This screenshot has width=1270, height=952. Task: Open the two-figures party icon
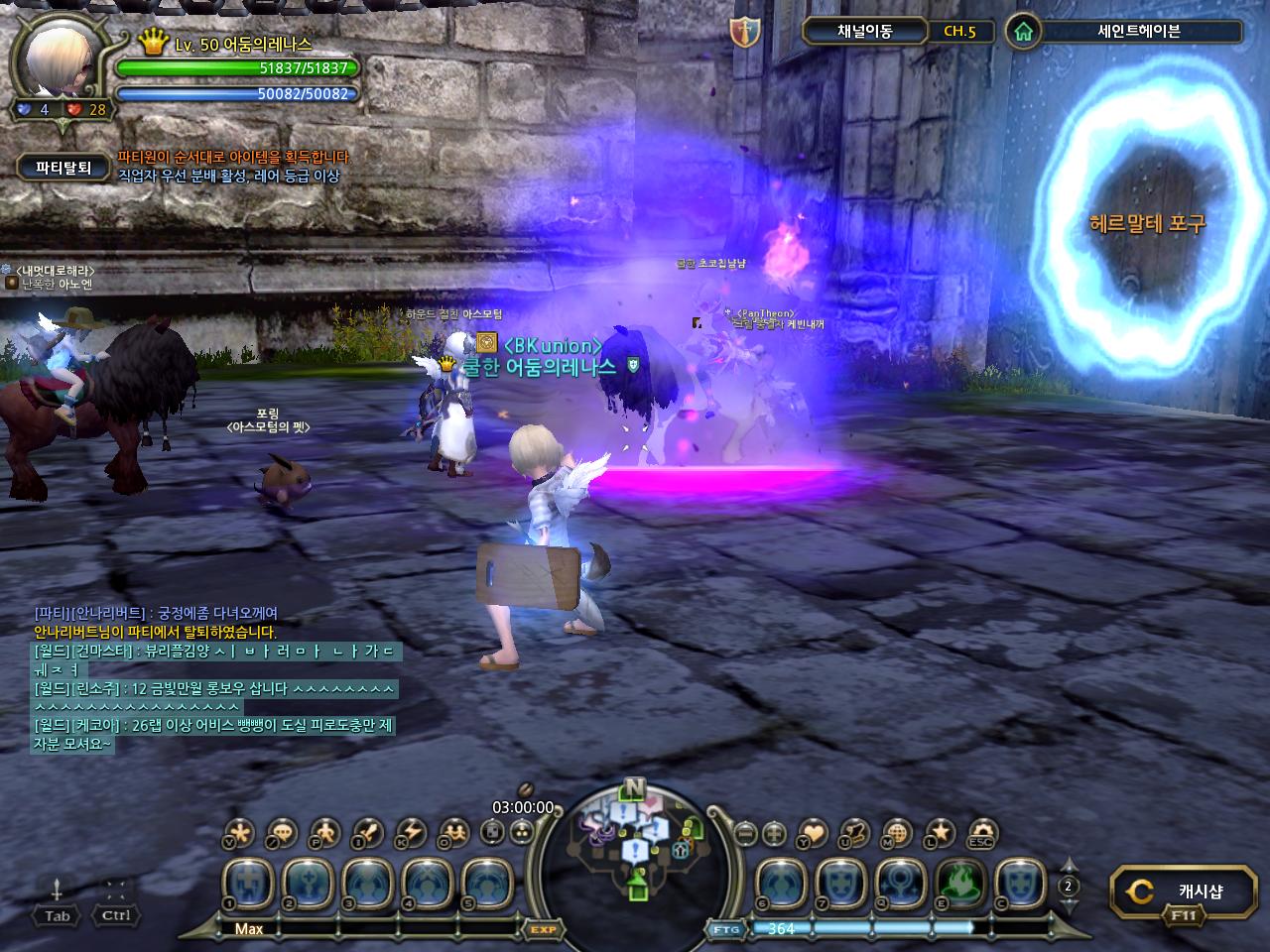(454, 833)
